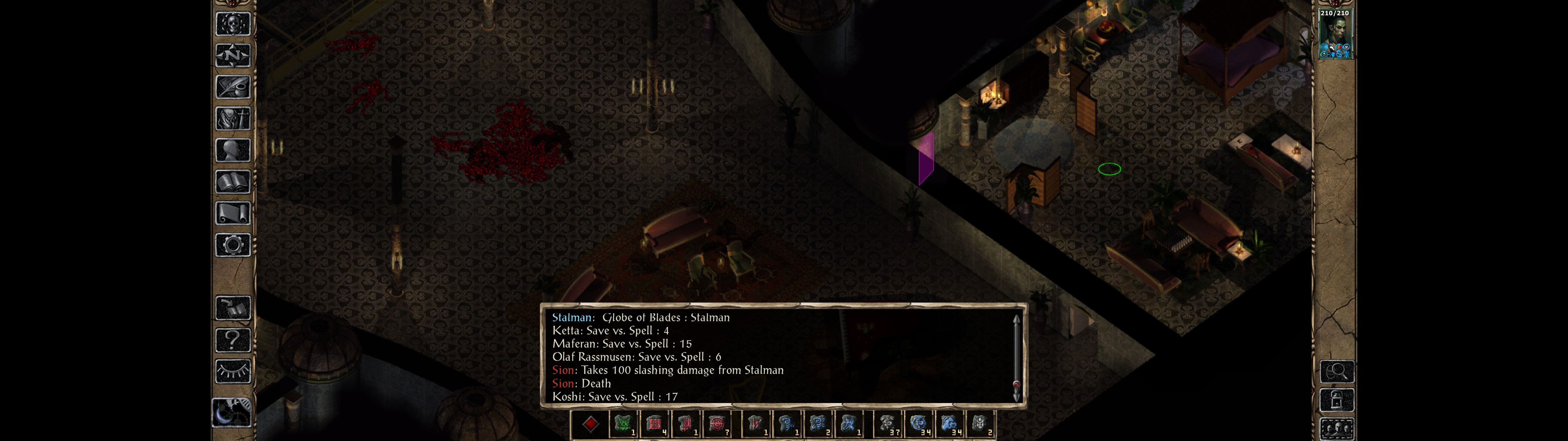Open the priest scroll button

232,213
